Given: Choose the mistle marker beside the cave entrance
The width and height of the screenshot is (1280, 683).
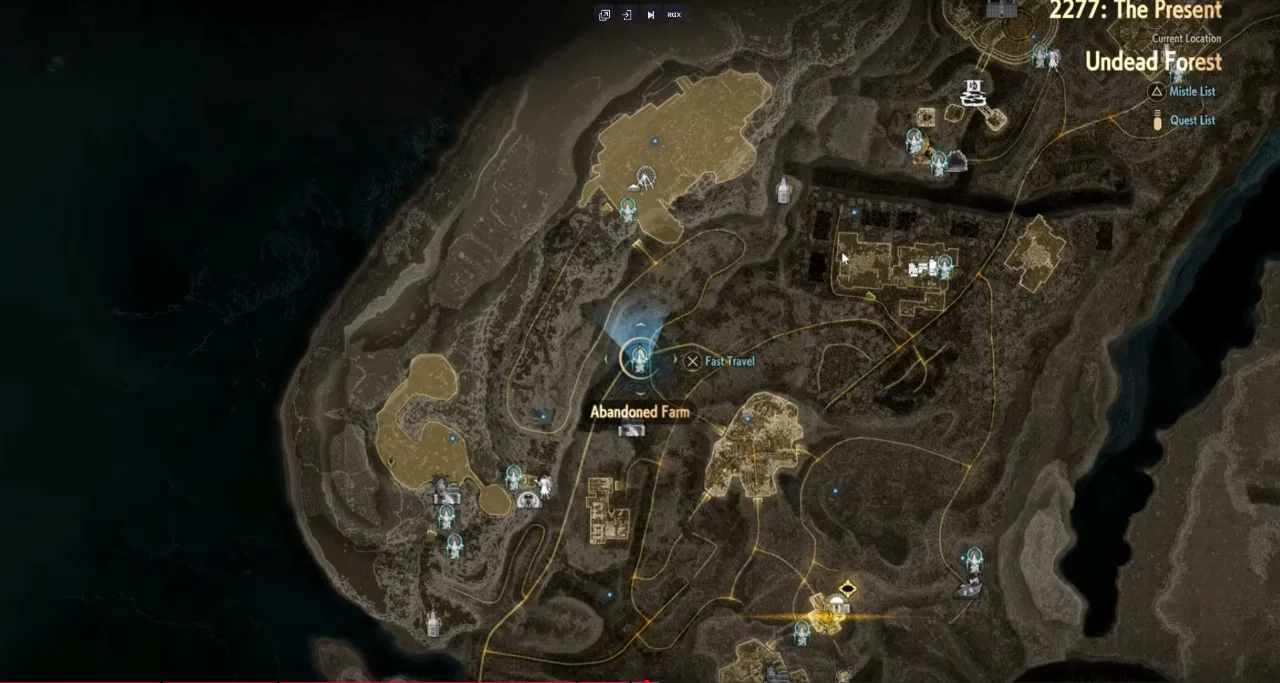Looking at the screenshot, I should click(x=514, y=477).
